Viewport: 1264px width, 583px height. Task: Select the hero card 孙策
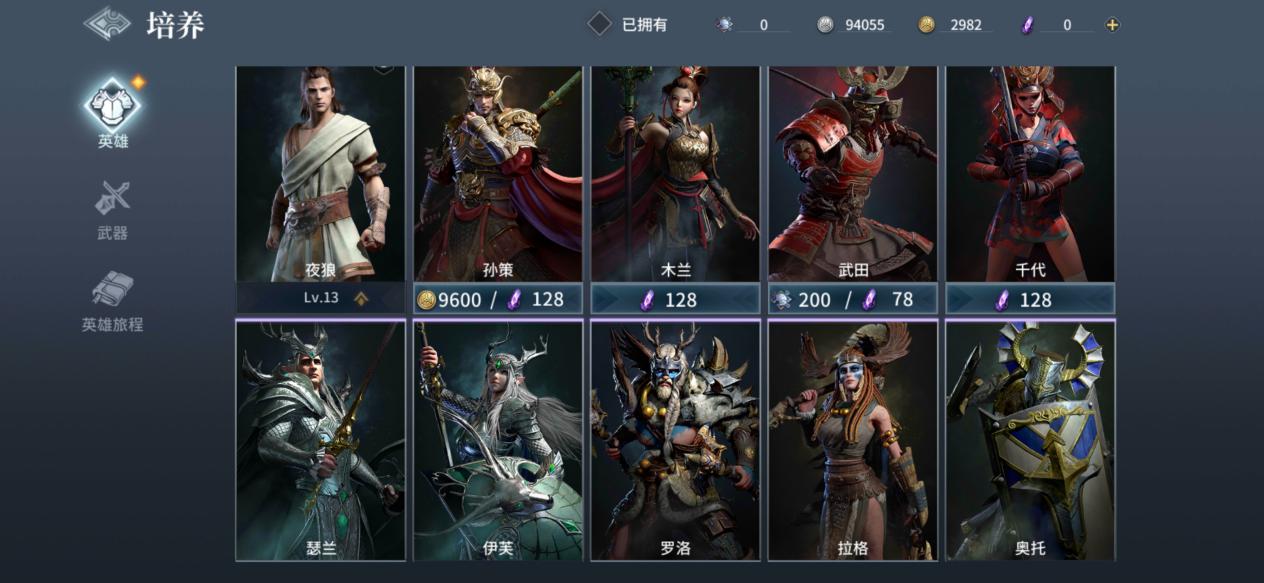click(498, 175)
